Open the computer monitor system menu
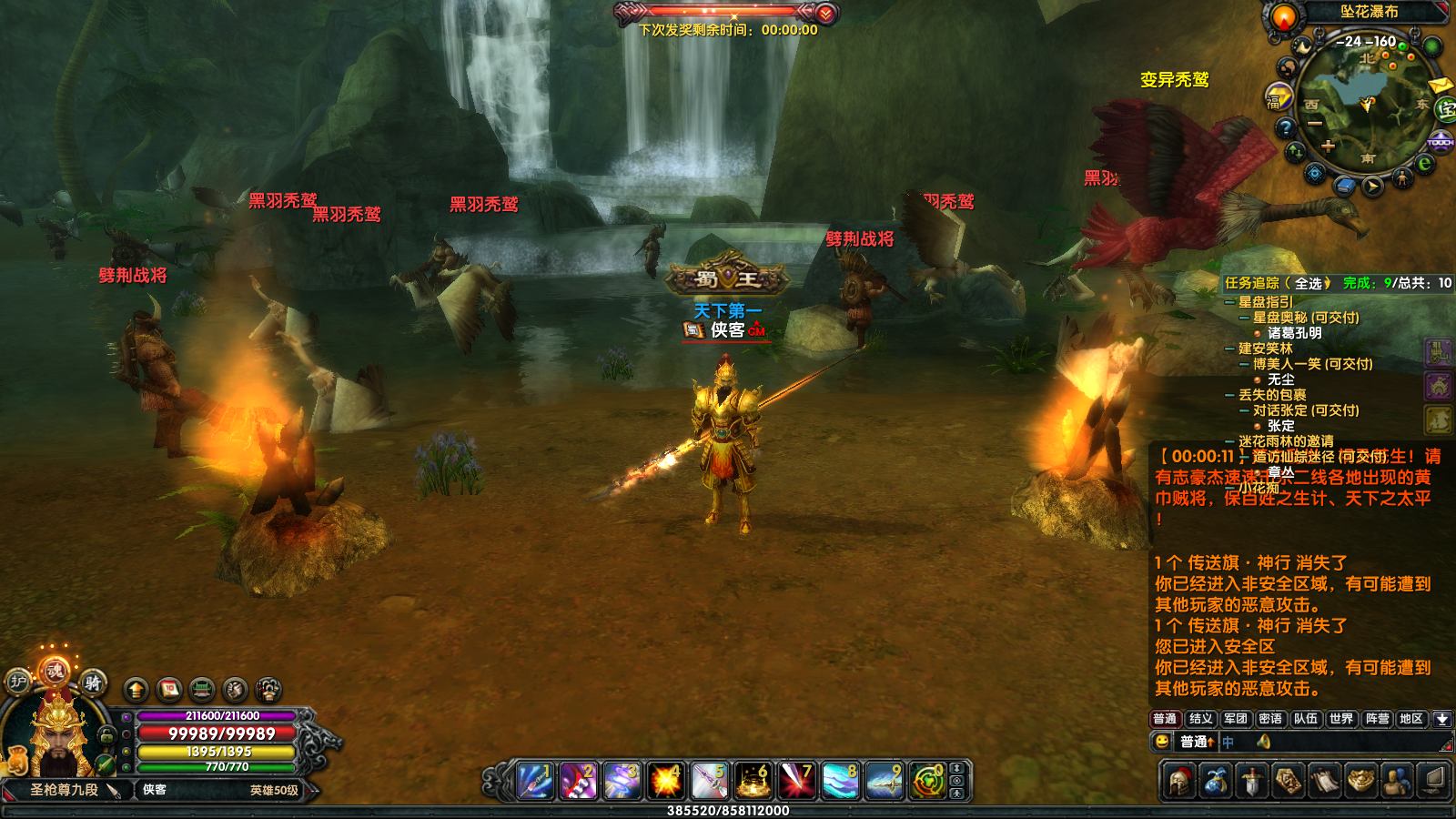 [1434, 781]
